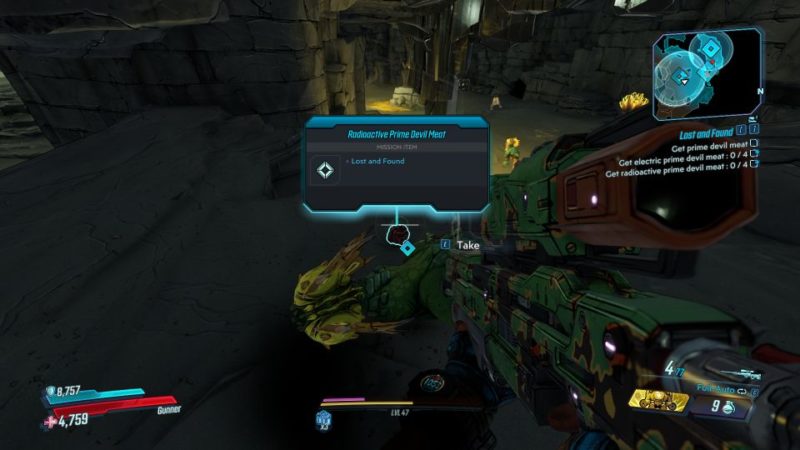Select the Lost and Found mission tracker
The width and height of the screenshot is (800, 450).
click(x=706, y=132)
